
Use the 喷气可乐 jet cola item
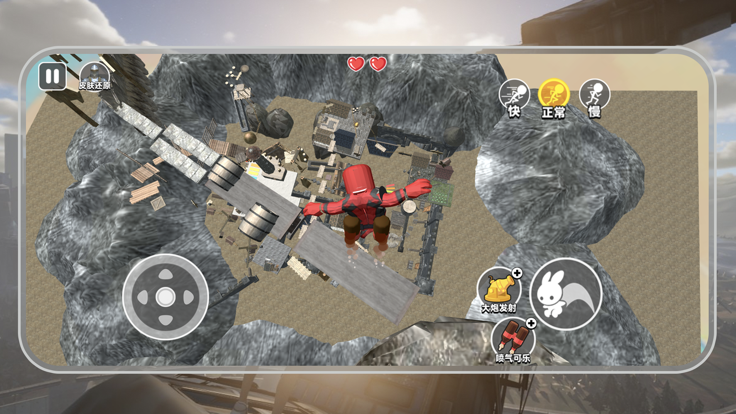click(512, 339)
